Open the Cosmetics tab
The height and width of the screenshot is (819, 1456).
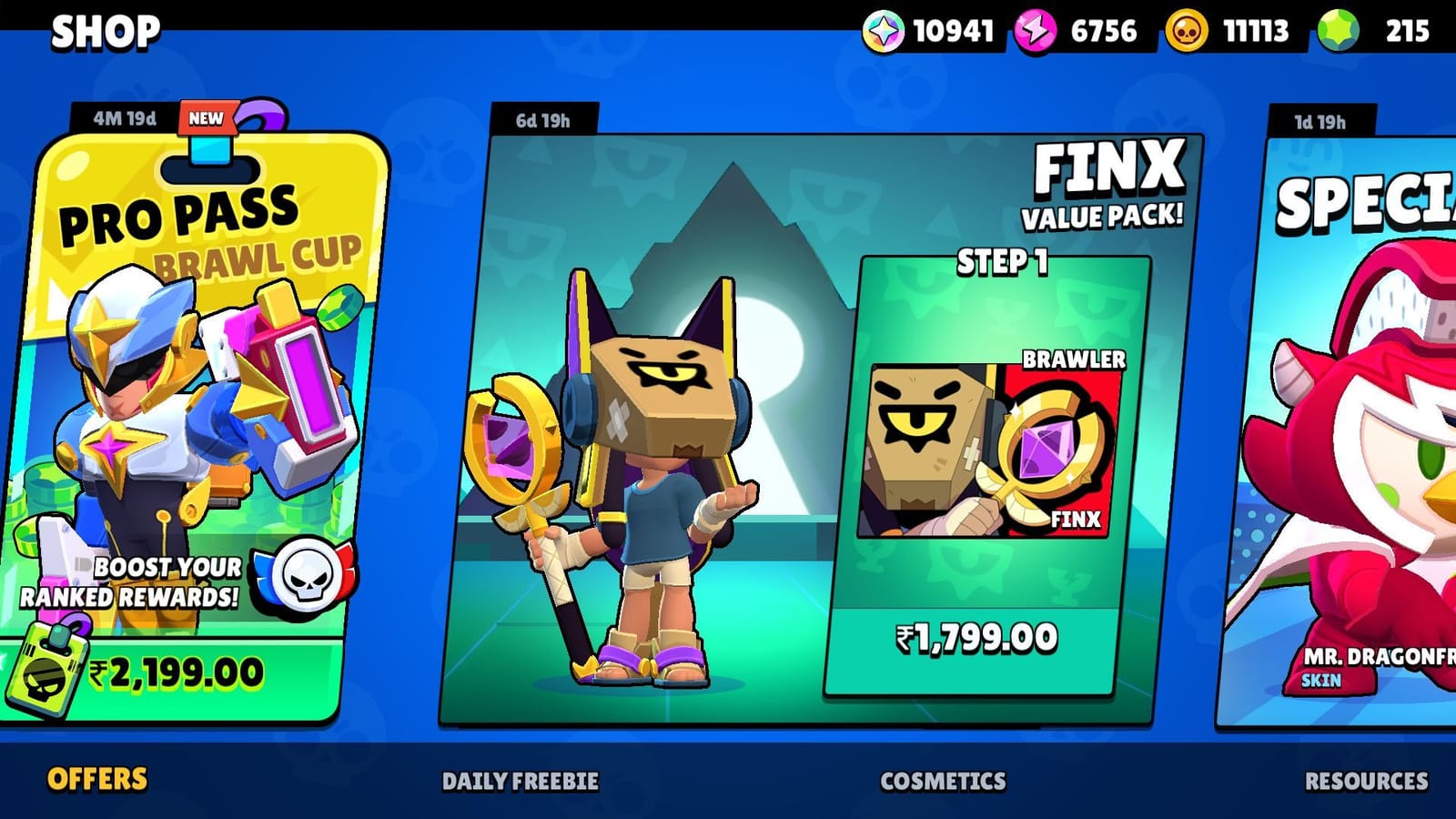coord(943,781)
